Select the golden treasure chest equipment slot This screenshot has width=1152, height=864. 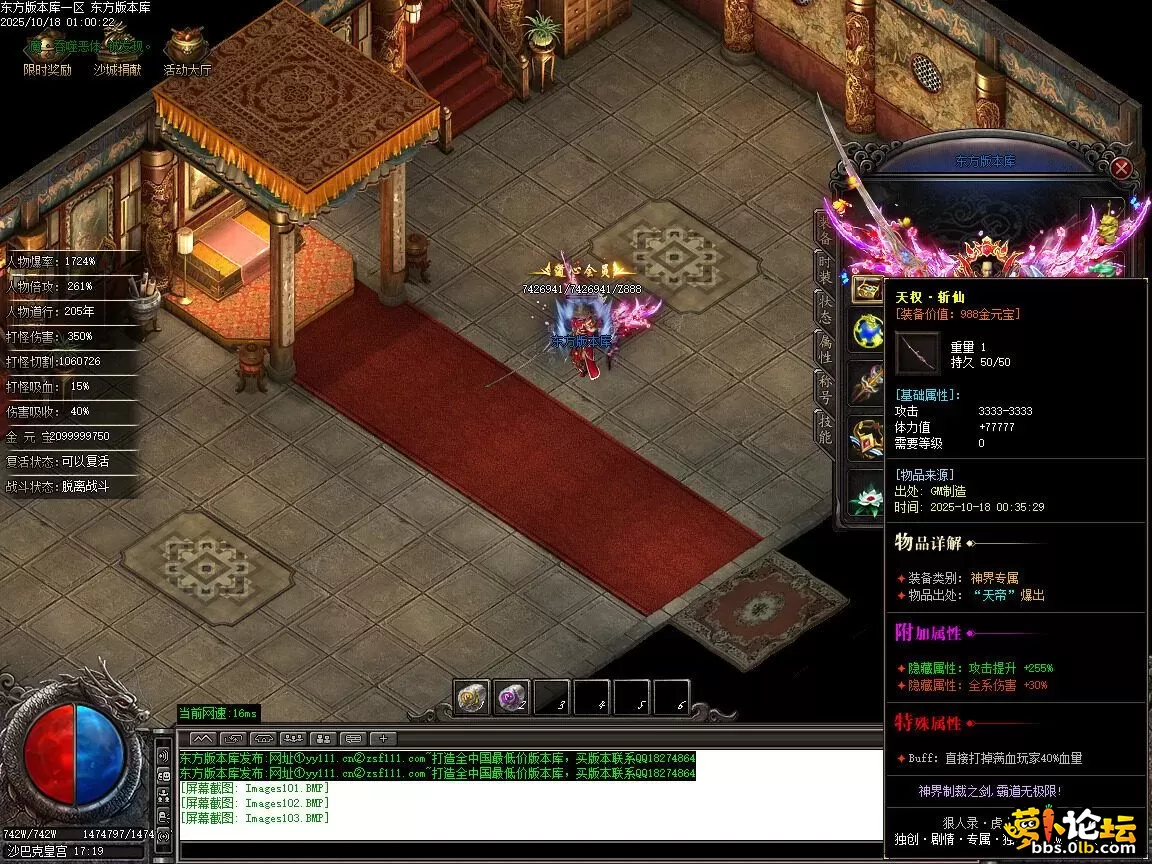coord(867,291)
